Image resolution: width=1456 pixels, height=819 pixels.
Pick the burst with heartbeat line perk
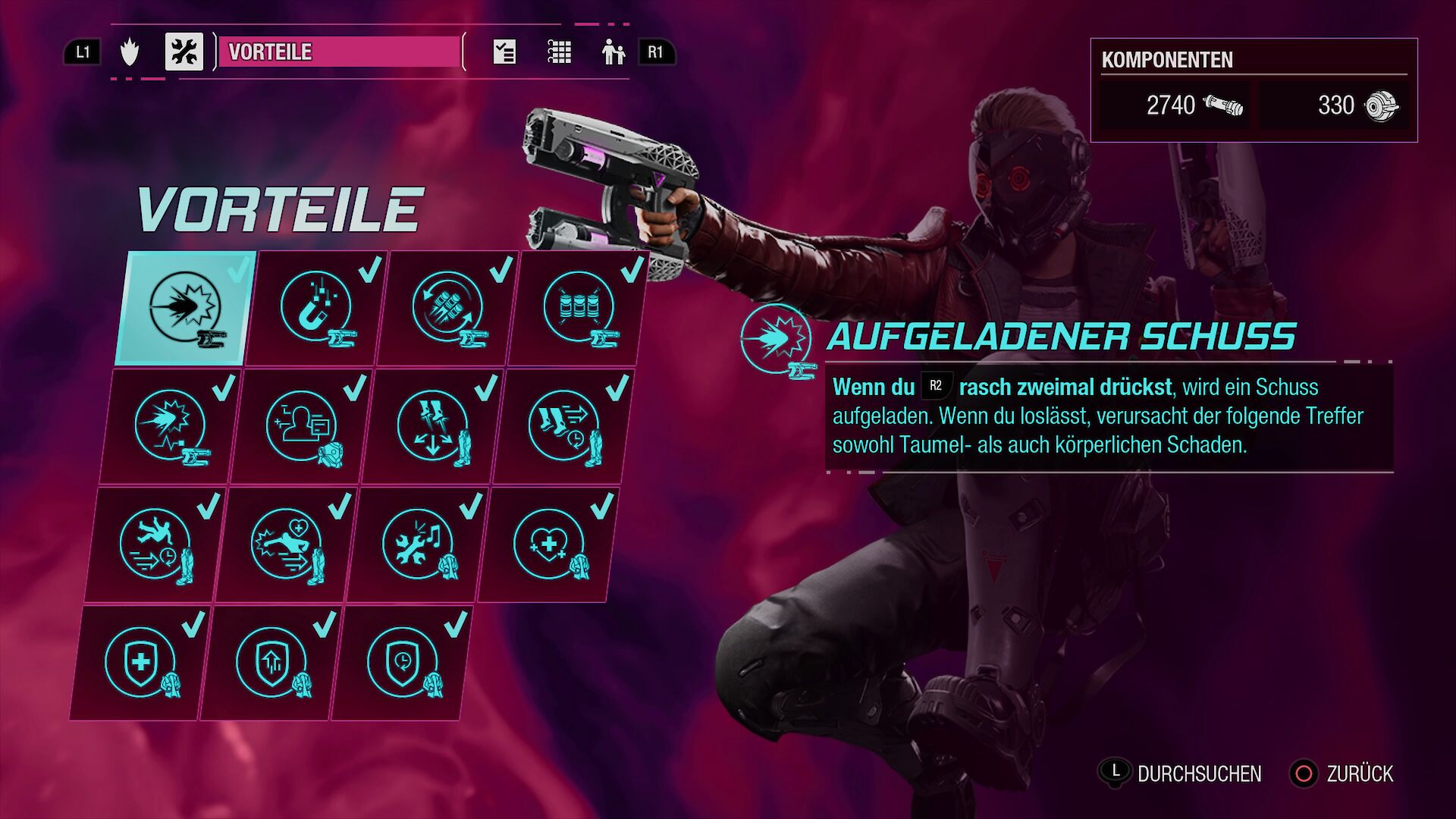point(170,426)
